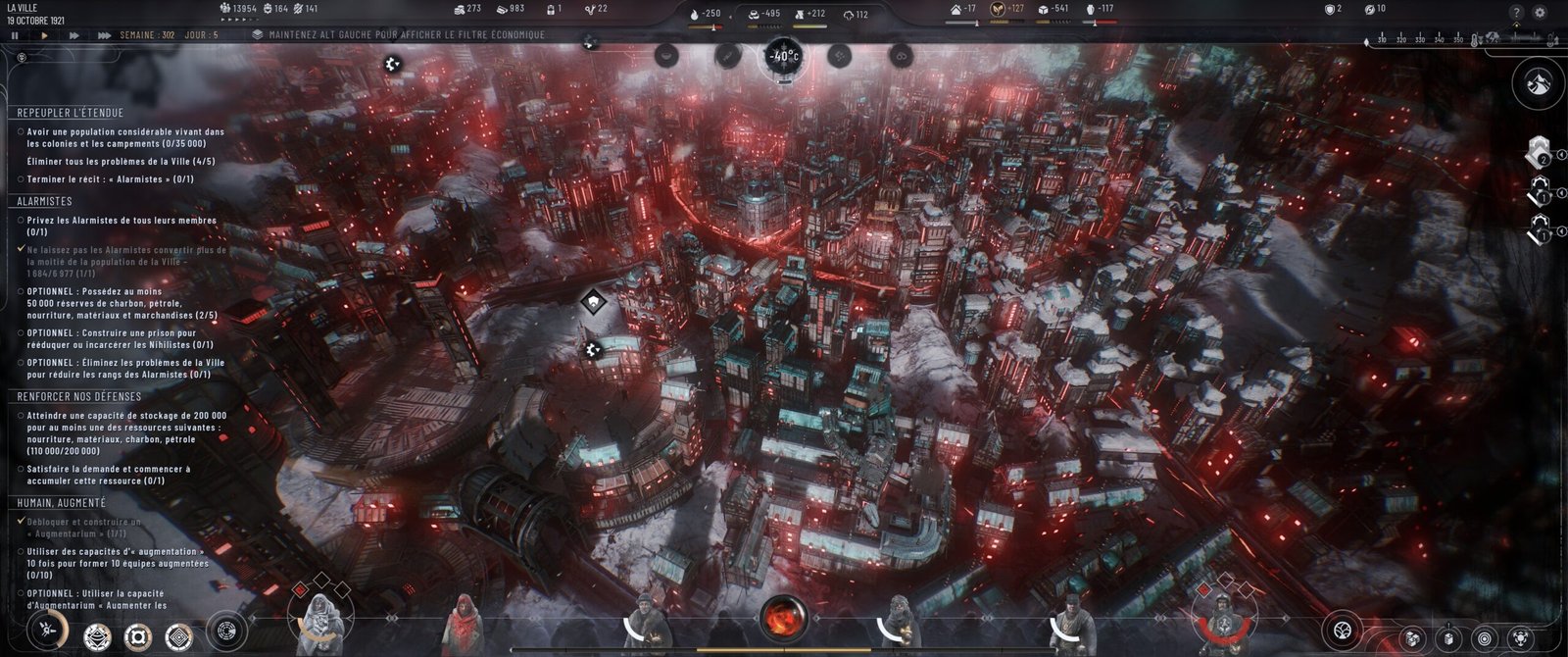Image resolution: width=1568 pixels, height=657 pixels.
Task: Click the round radar-dial button
Action: click(226, 631)
